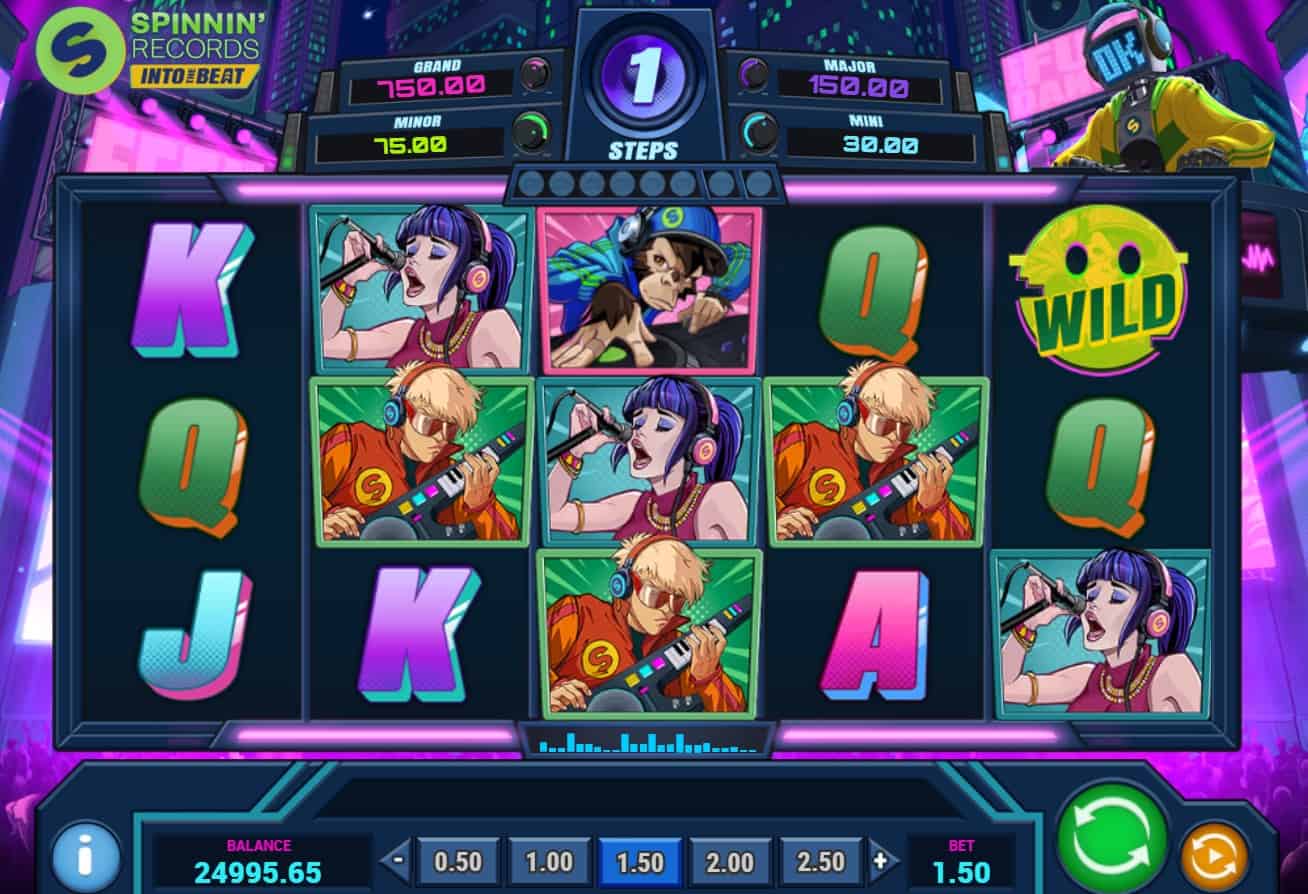
Task: Open the blue info paytable button
Action: coord(85,858)
